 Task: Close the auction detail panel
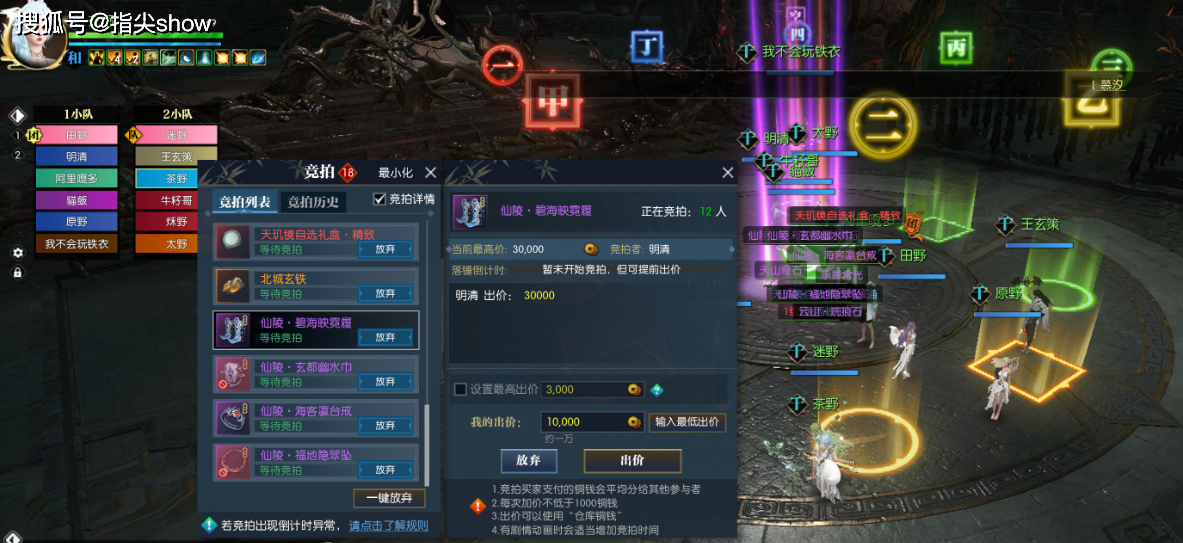[727, 173]
